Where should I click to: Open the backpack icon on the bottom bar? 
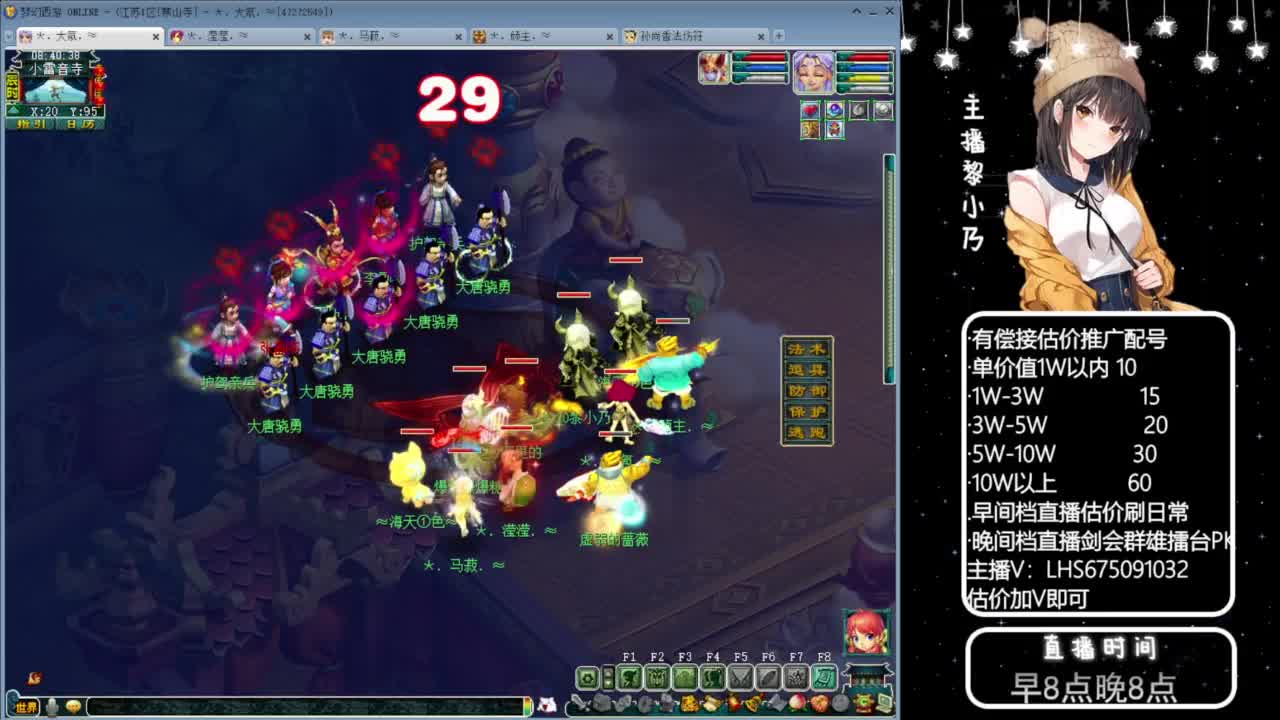coord(601,701)
